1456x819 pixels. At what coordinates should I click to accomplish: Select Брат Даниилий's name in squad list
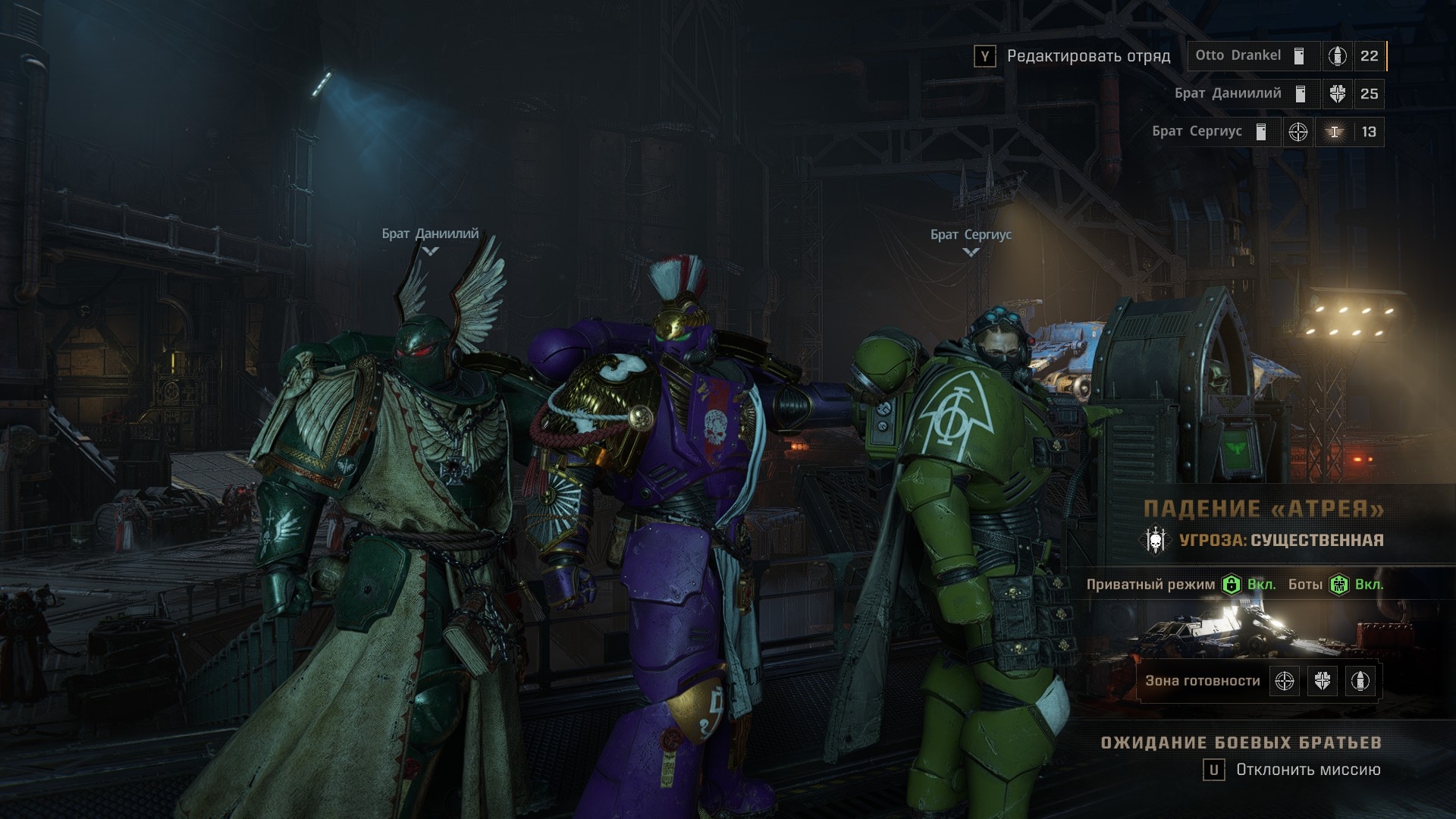(x=1227, y=93)
